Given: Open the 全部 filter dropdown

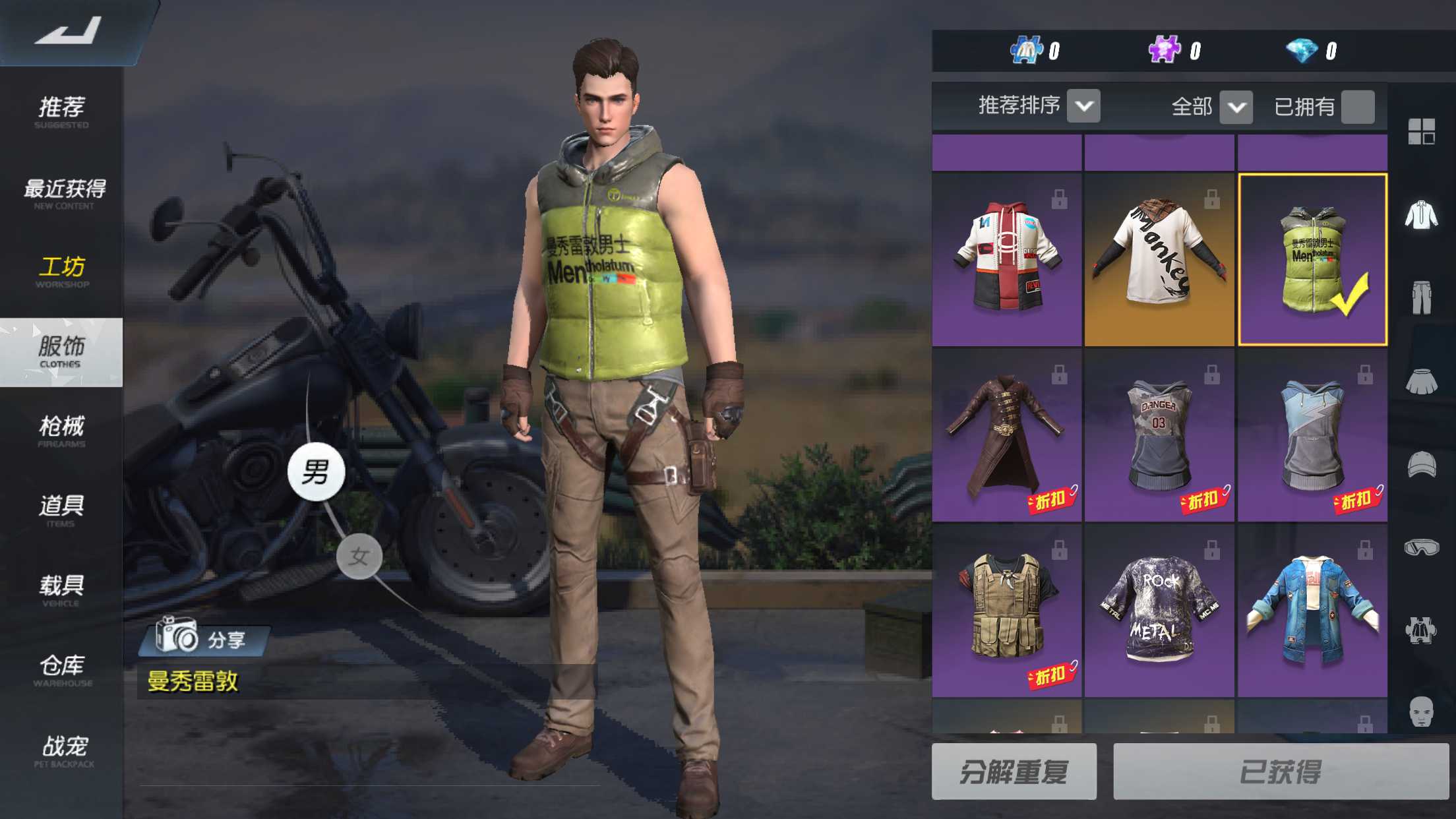Looking at the screenshot, I should pyautogui.click(x=1235, y=107).
